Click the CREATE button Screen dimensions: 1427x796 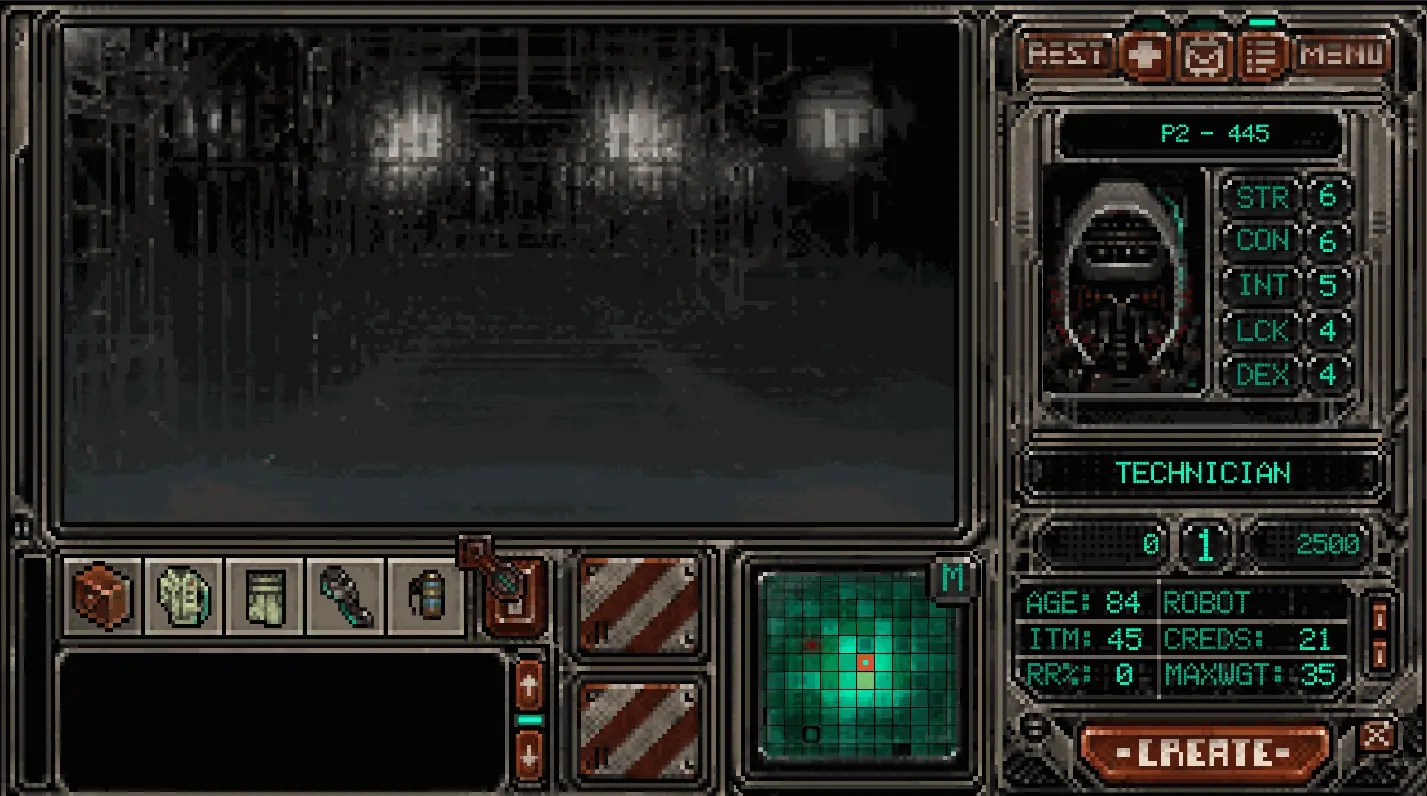click(x=1206, y=752)
